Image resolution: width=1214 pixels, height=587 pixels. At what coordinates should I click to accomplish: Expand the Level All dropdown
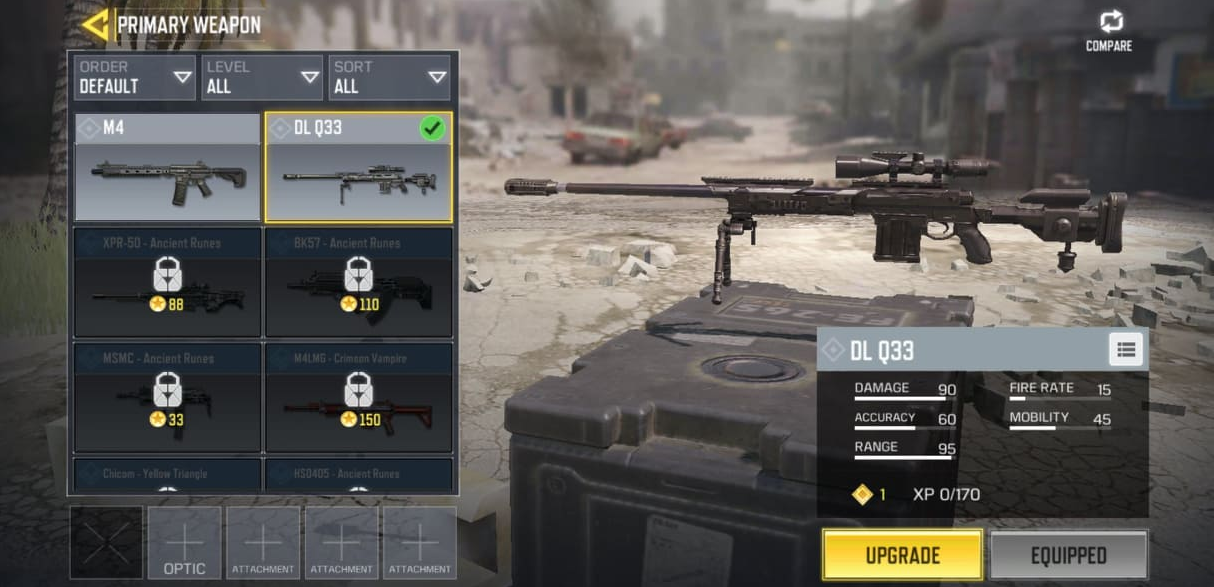(262, 77)
